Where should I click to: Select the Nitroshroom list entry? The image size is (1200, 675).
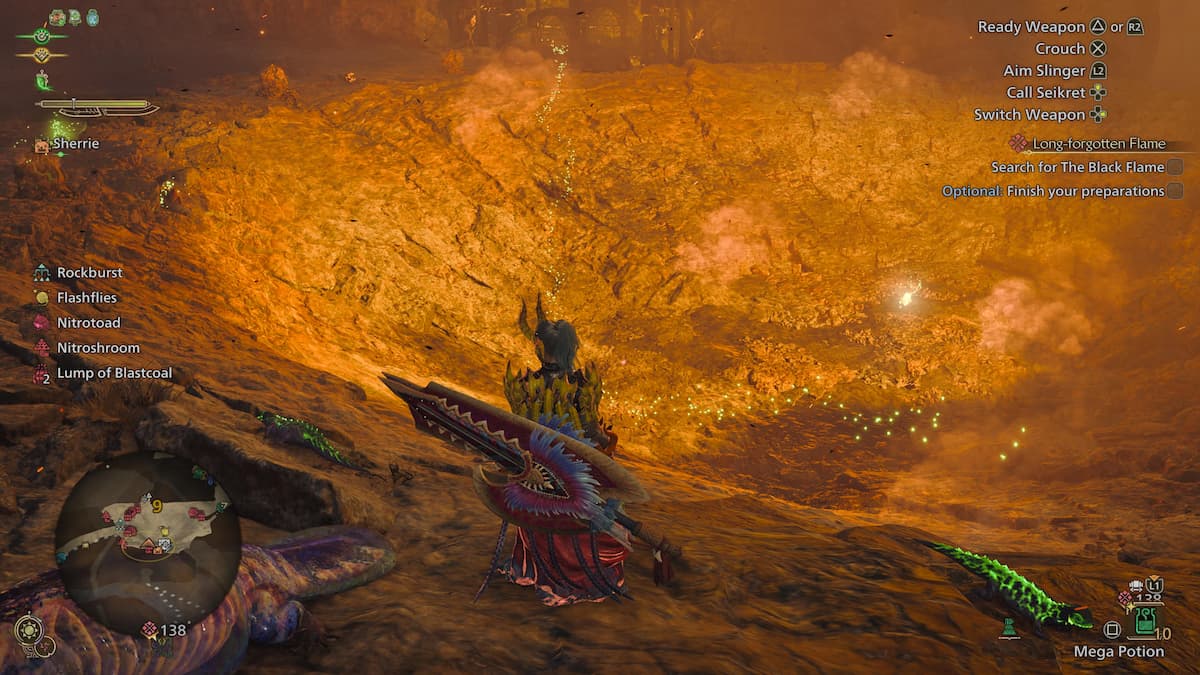point(97,347)
